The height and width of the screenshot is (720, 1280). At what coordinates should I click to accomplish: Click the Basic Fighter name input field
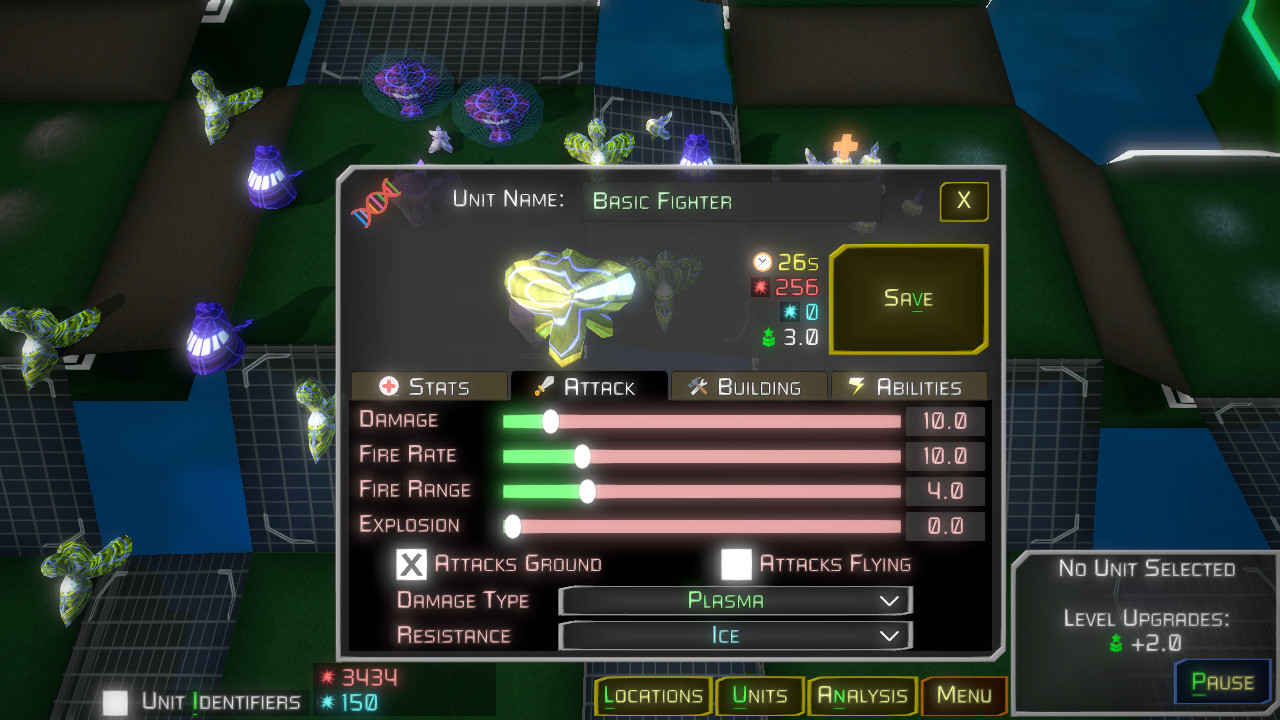coord(730,201)
